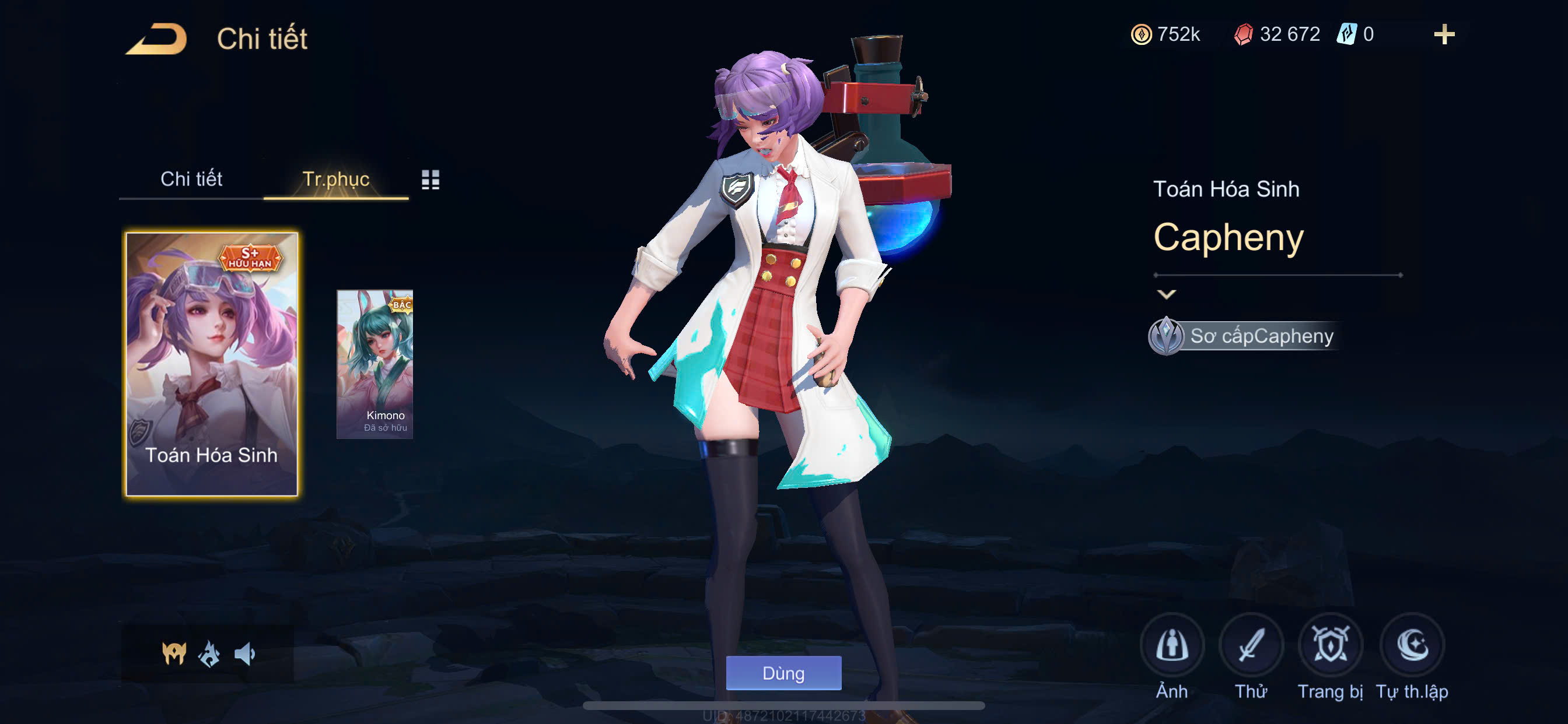Toggle the skin grid view icon
Screen dimensions: 1568x724
[x=430, y=180]
